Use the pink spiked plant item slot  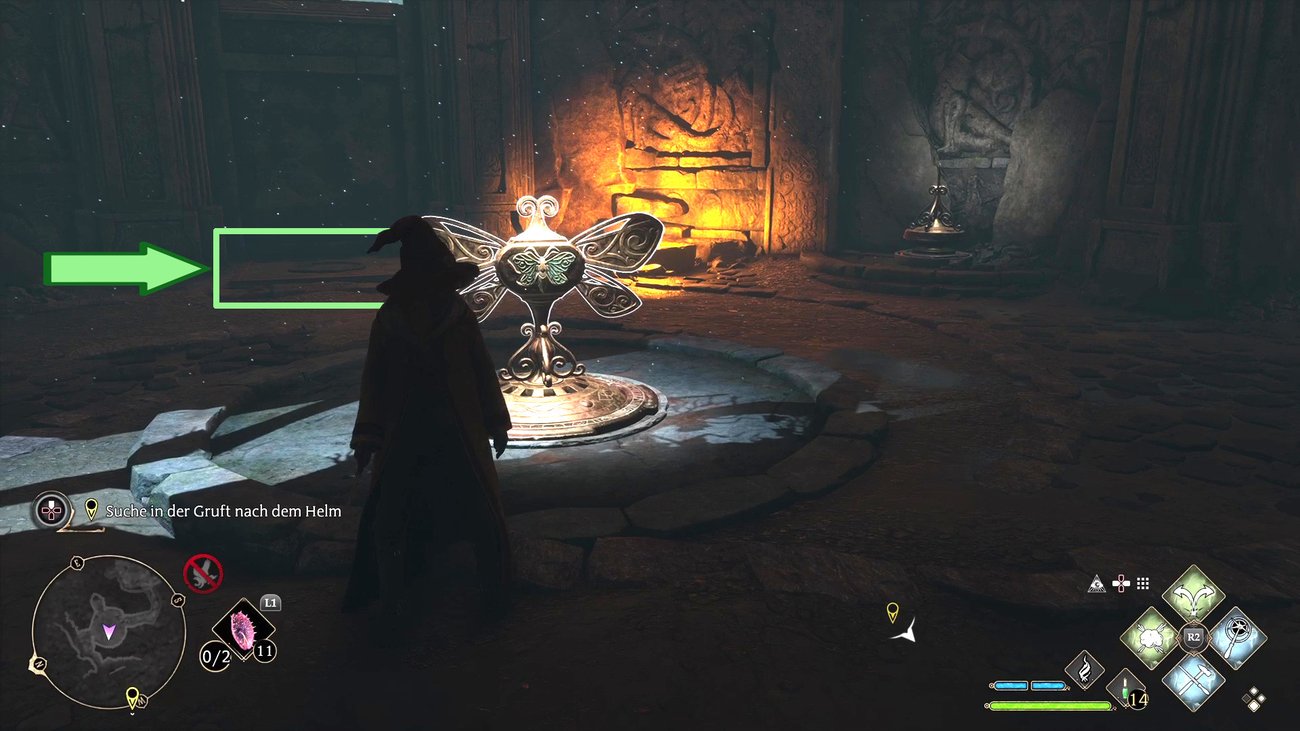pos(243,630)
